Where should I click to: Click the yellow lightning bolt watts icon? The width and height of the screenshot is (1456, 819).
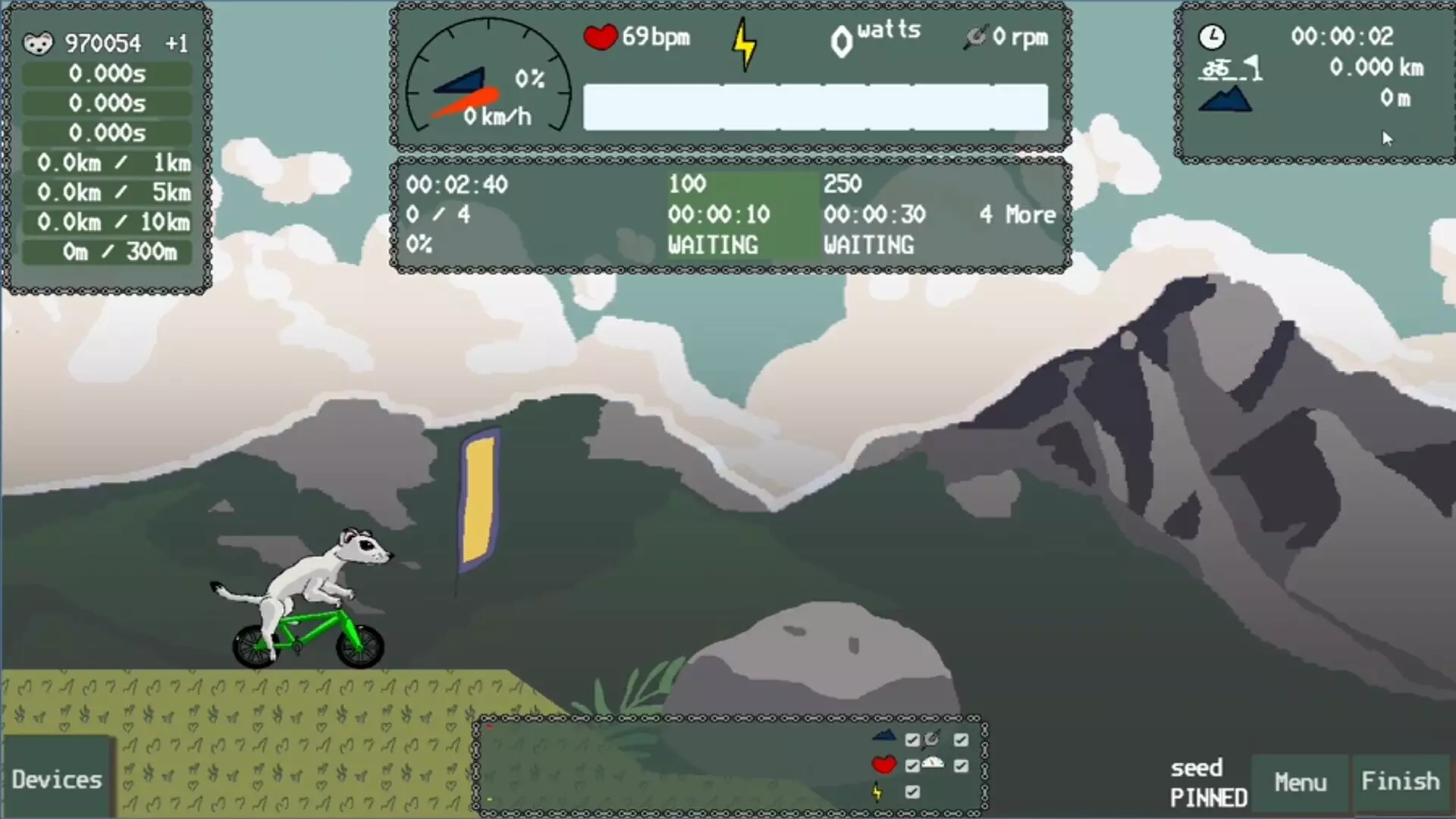pos(745,42)
